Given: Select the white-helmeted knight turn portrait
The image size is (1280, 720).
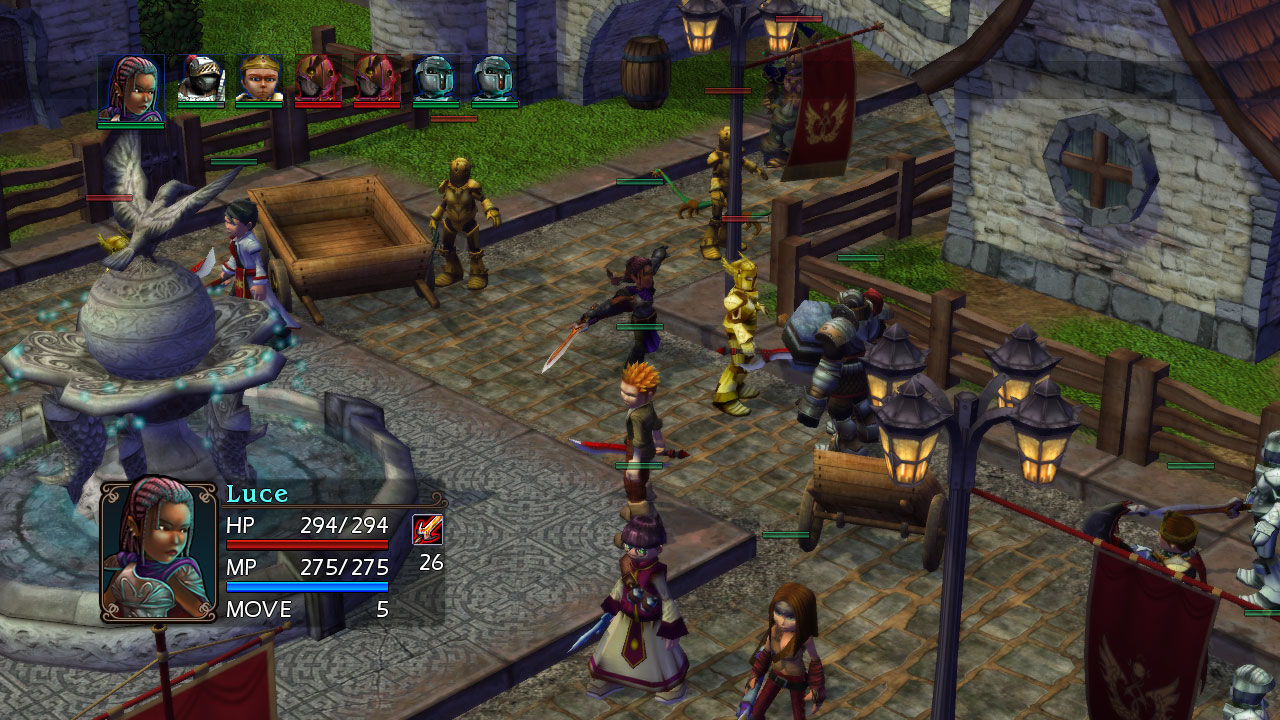Looking at the screenshot, I should (201, 78).
